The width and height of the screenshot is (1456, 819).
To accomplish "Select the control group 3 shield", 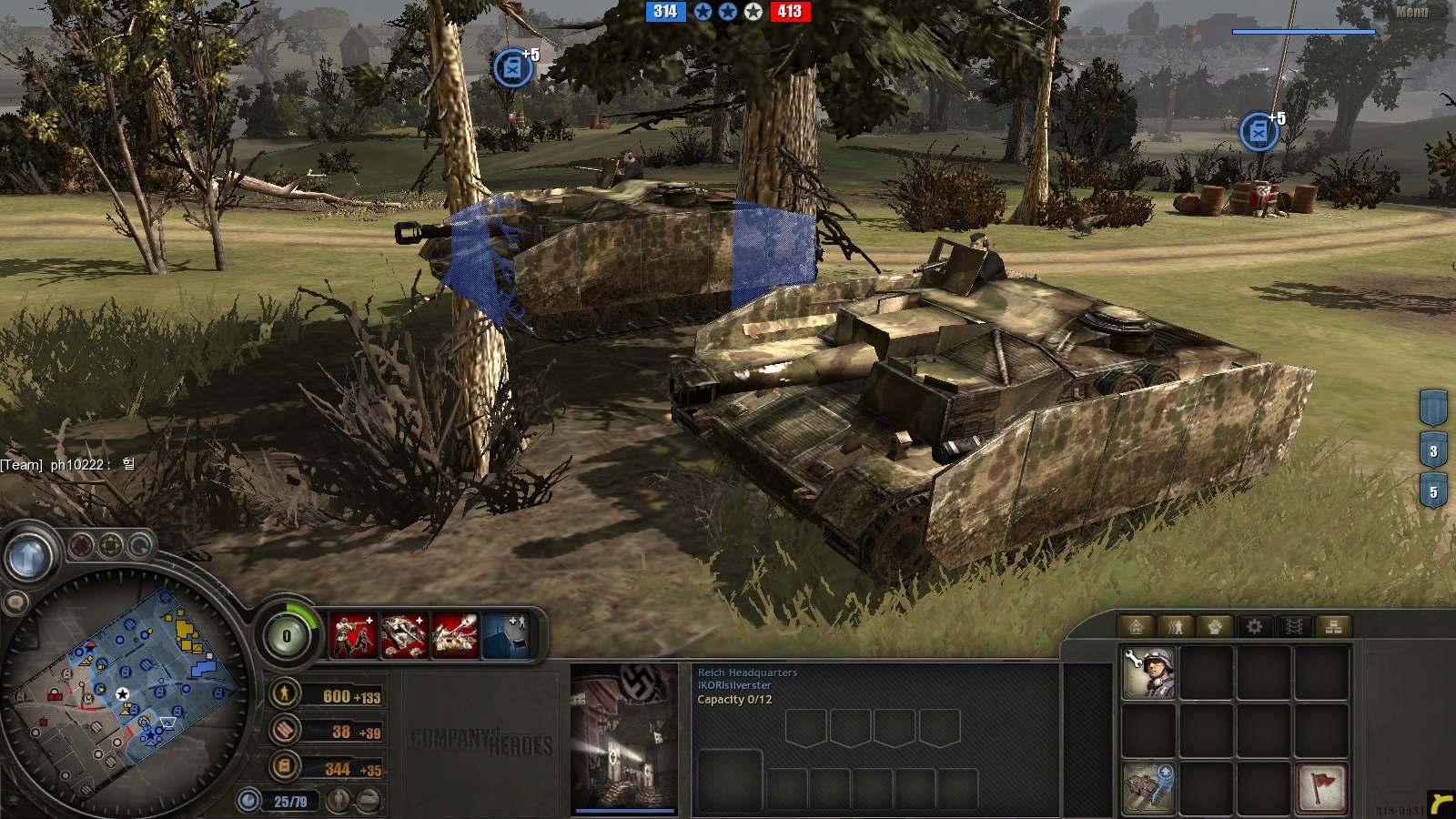I will pyautogui.click(x=1433, y=450).
